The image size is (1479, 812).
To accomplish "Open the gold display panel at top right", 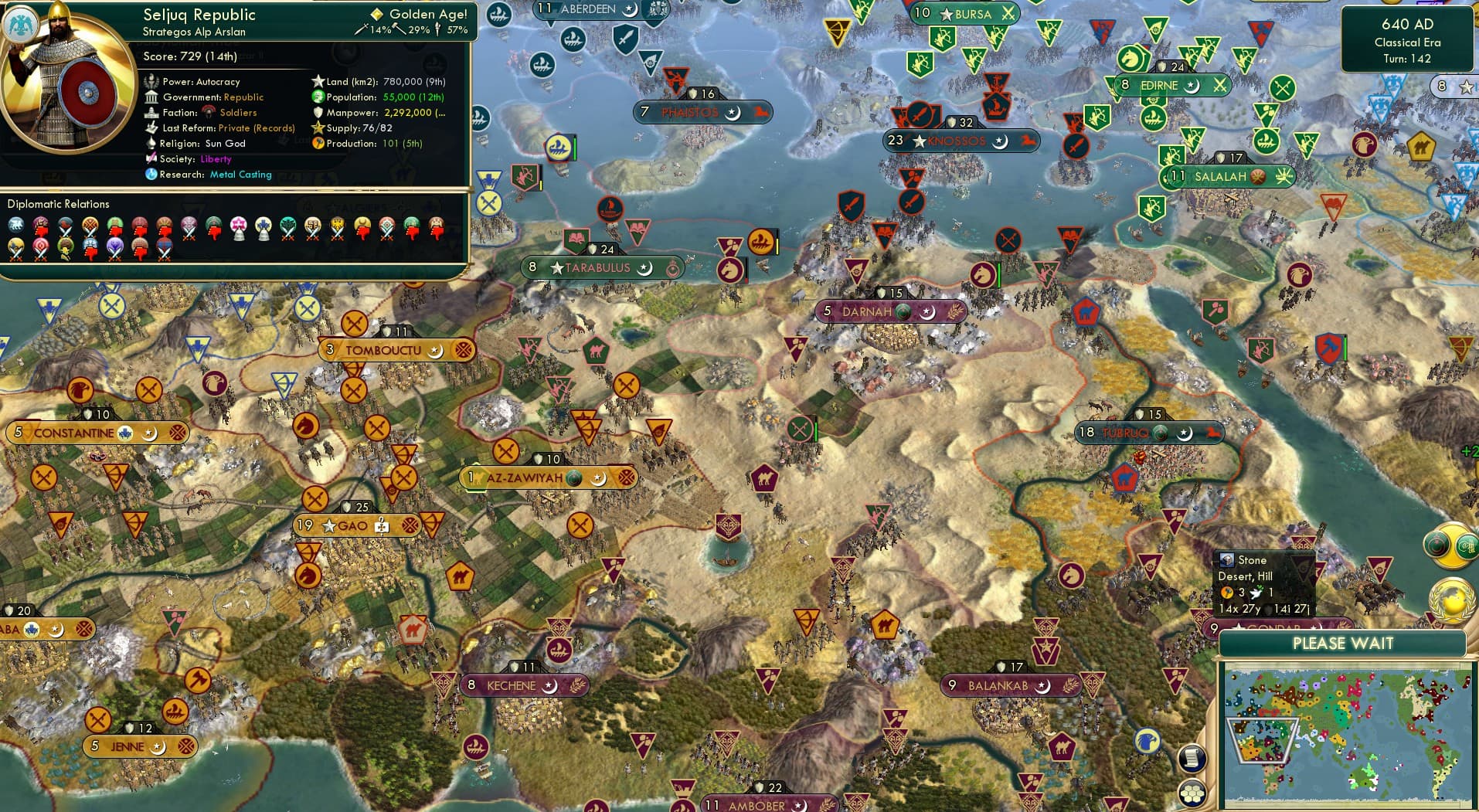I will (x=1445, y=87).
